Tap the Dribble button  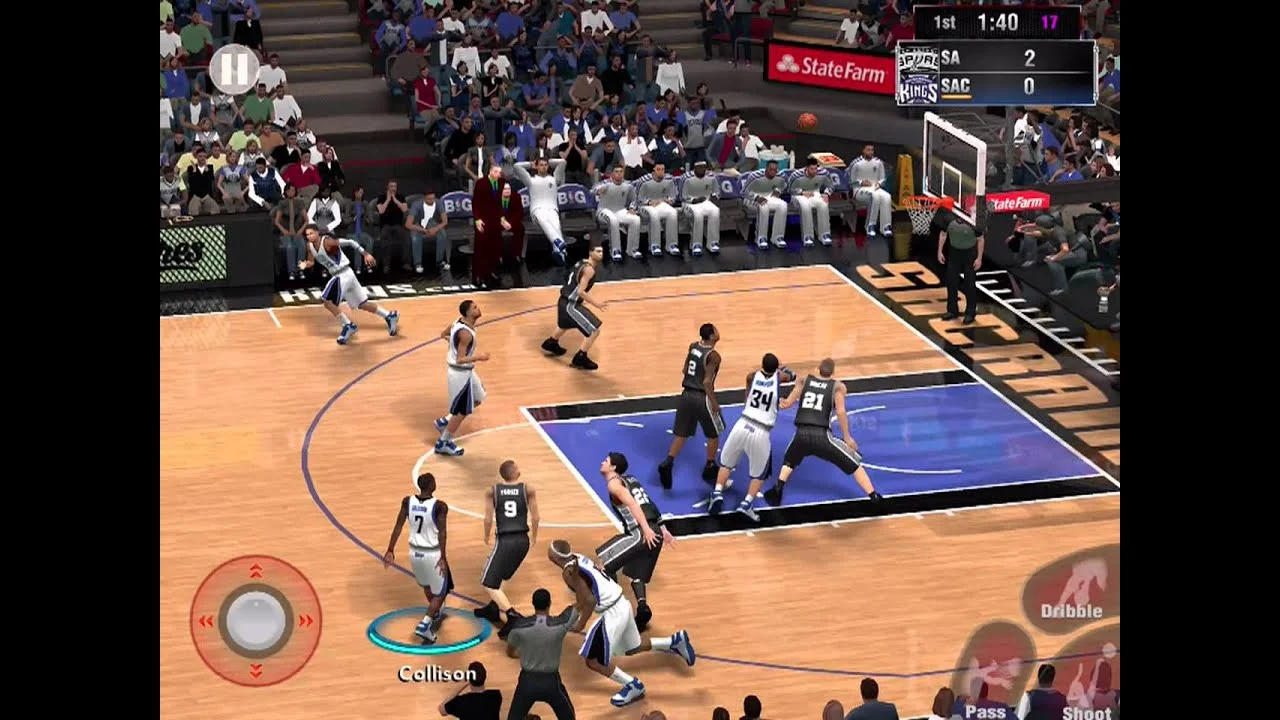pyautogui.click(x=1071, y=590)
